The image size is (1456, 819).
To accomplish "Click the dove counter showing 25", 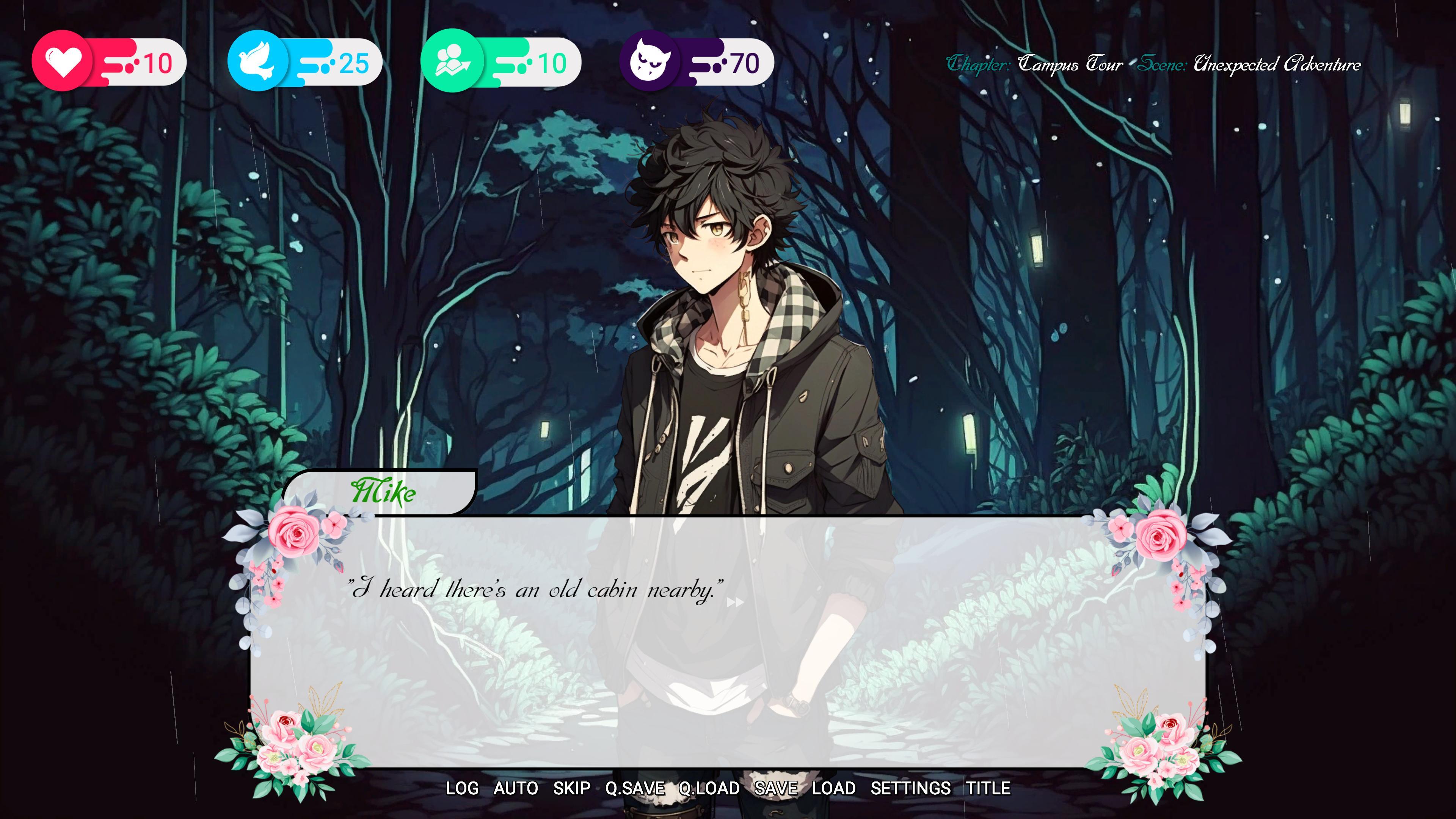I will (x=354, y=64).
